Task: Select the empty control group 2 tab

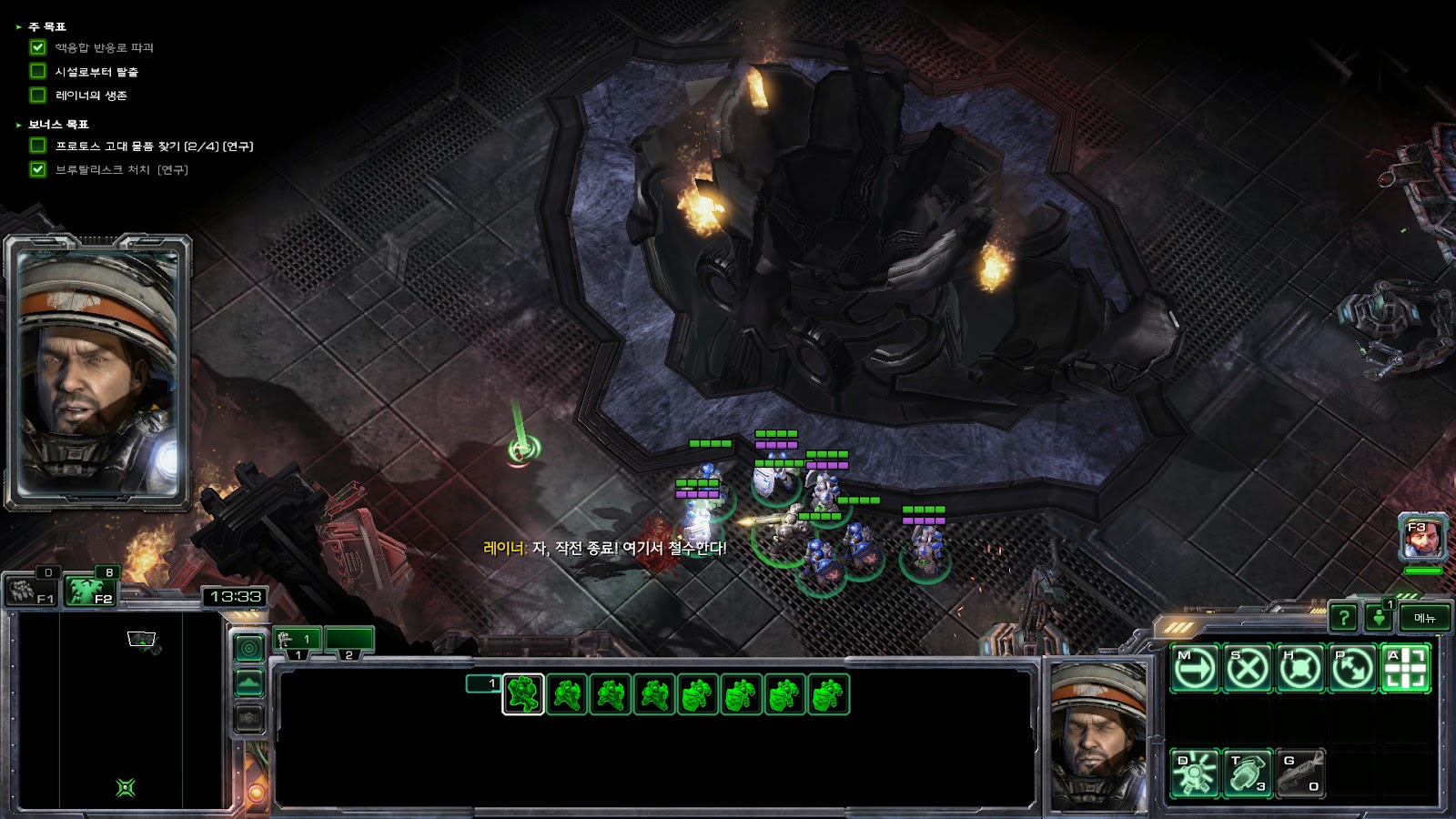Action: coord(349,641)
